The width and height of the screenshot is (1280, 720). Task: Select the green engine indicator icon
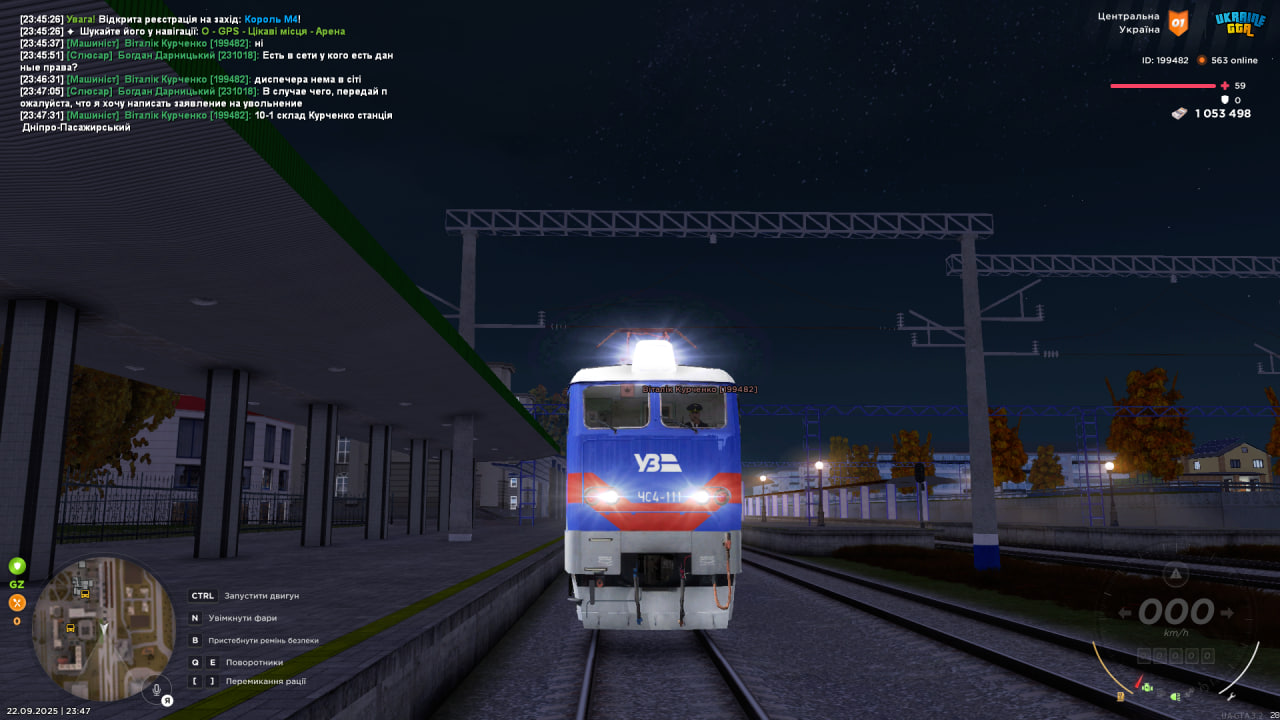coord(1147,688)
